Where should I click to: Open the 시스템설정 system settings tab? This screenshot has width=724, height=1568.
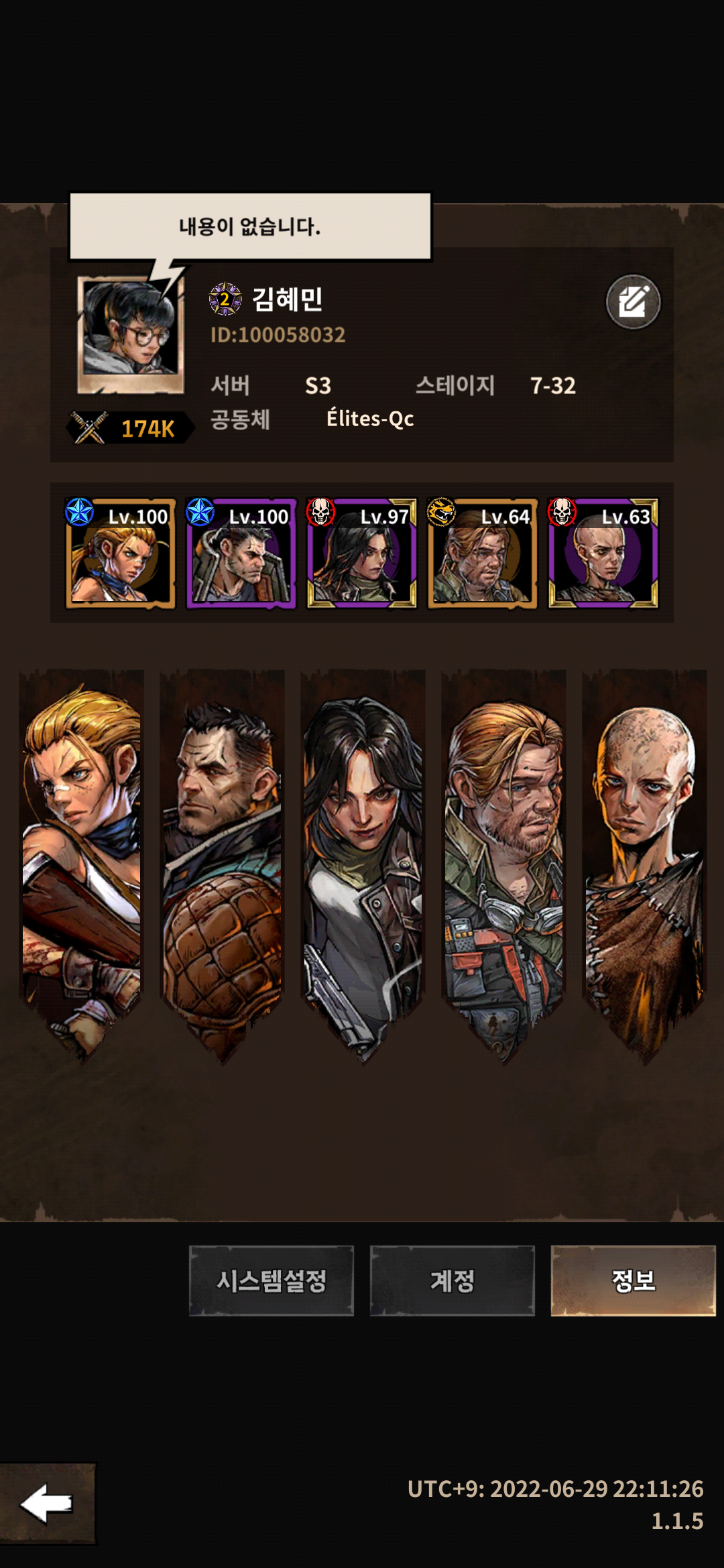[x=271, y=1281]
